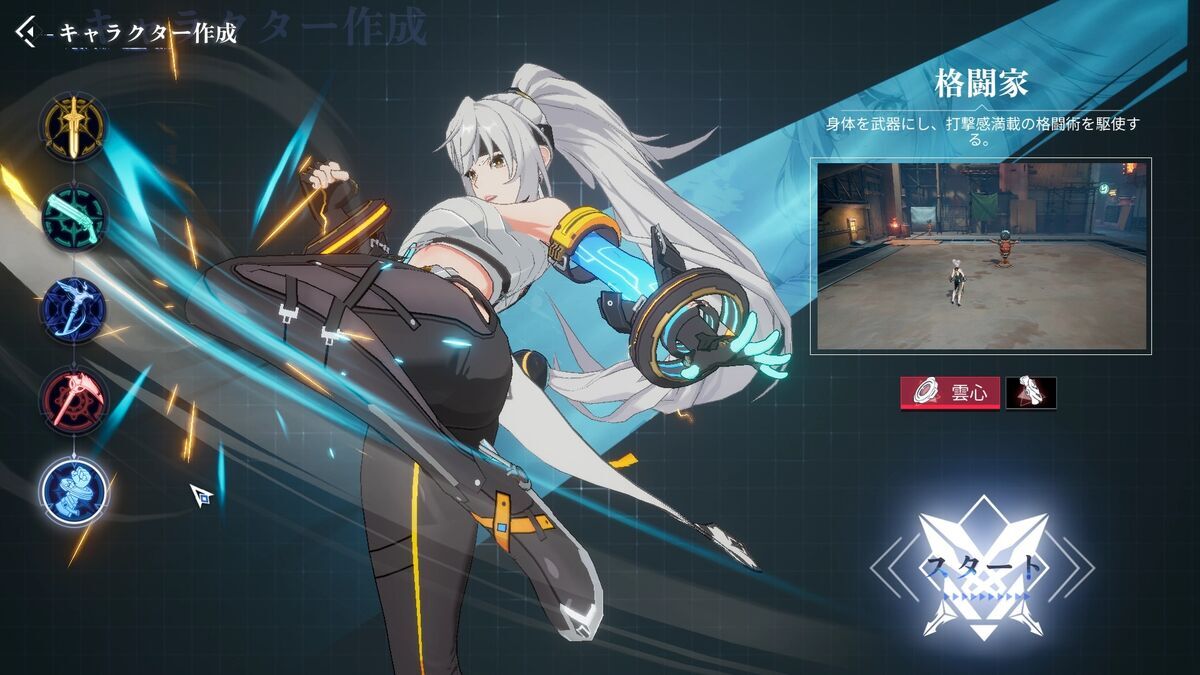Switch to the dark unlabeled specialization tab
1200x675 pixels.
click(1030, 393)
